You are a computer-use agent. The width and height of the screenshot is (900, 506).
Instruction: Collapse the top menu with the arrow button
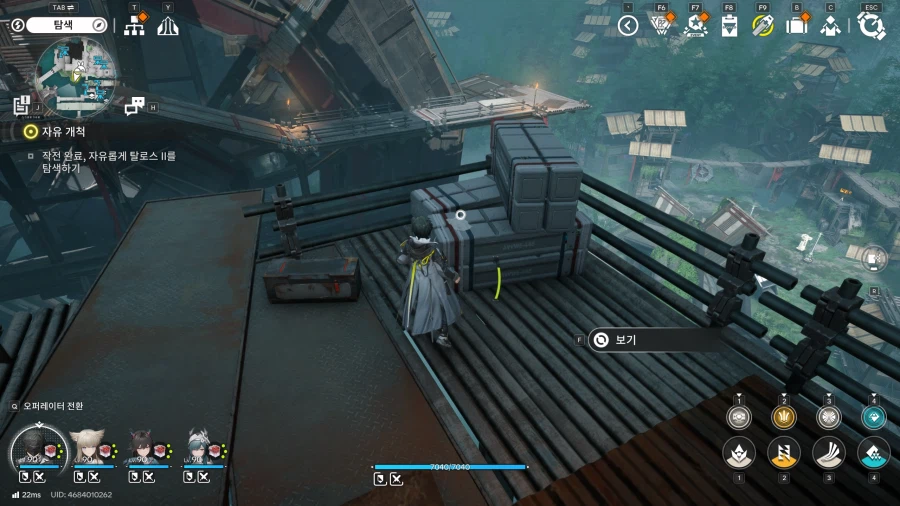(x=628, y=26)
